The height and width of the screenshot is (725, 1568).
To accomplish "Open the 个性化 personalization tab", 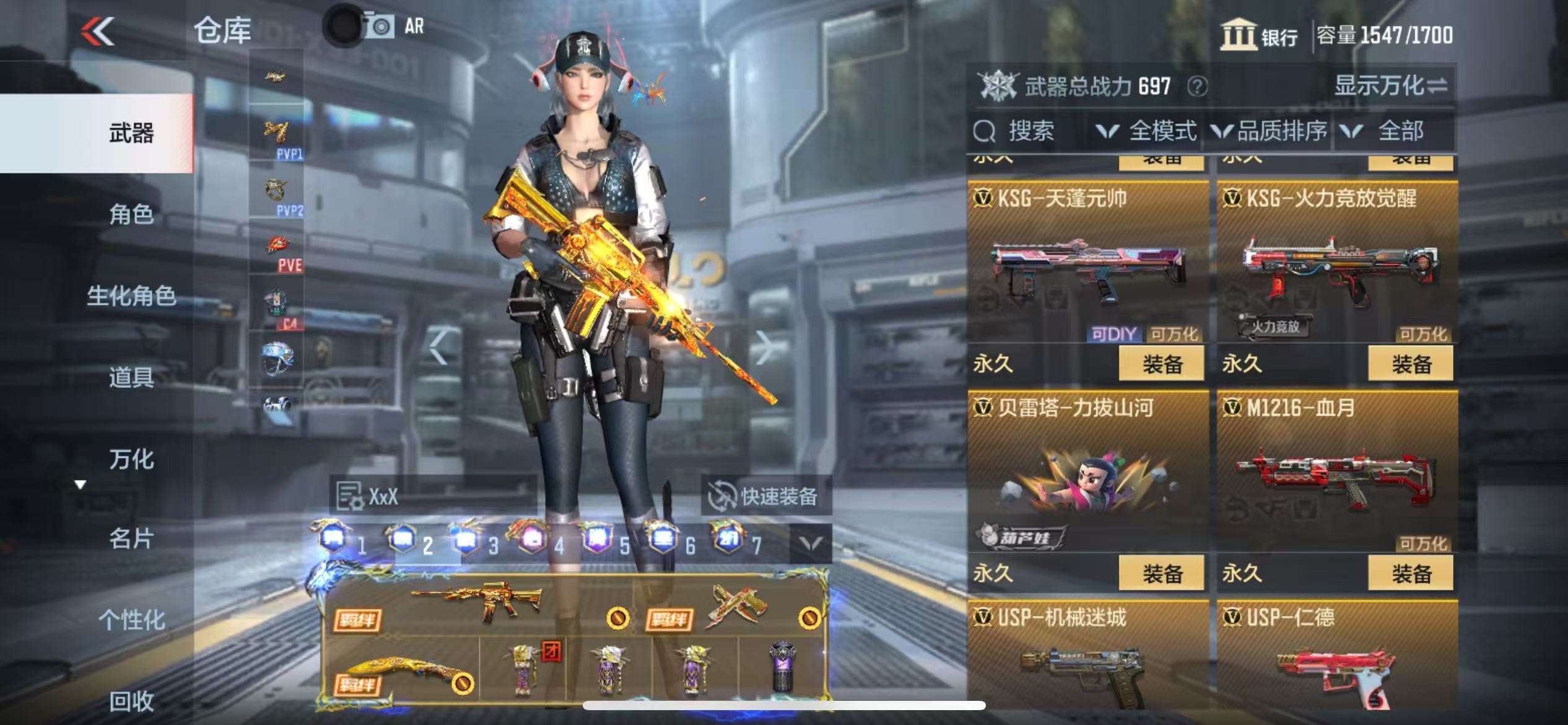I will (131, 619).
